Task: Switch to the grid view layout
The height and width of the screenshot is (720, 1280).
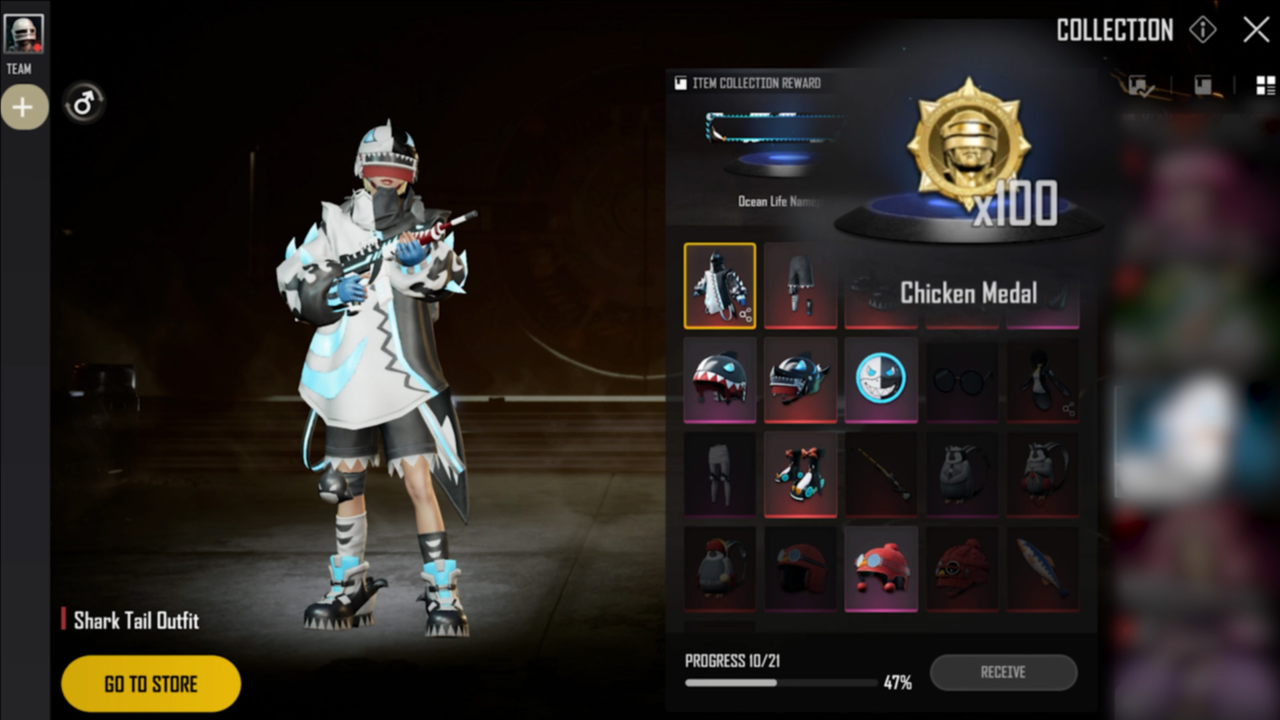Action: click(x=1266, y=85)
